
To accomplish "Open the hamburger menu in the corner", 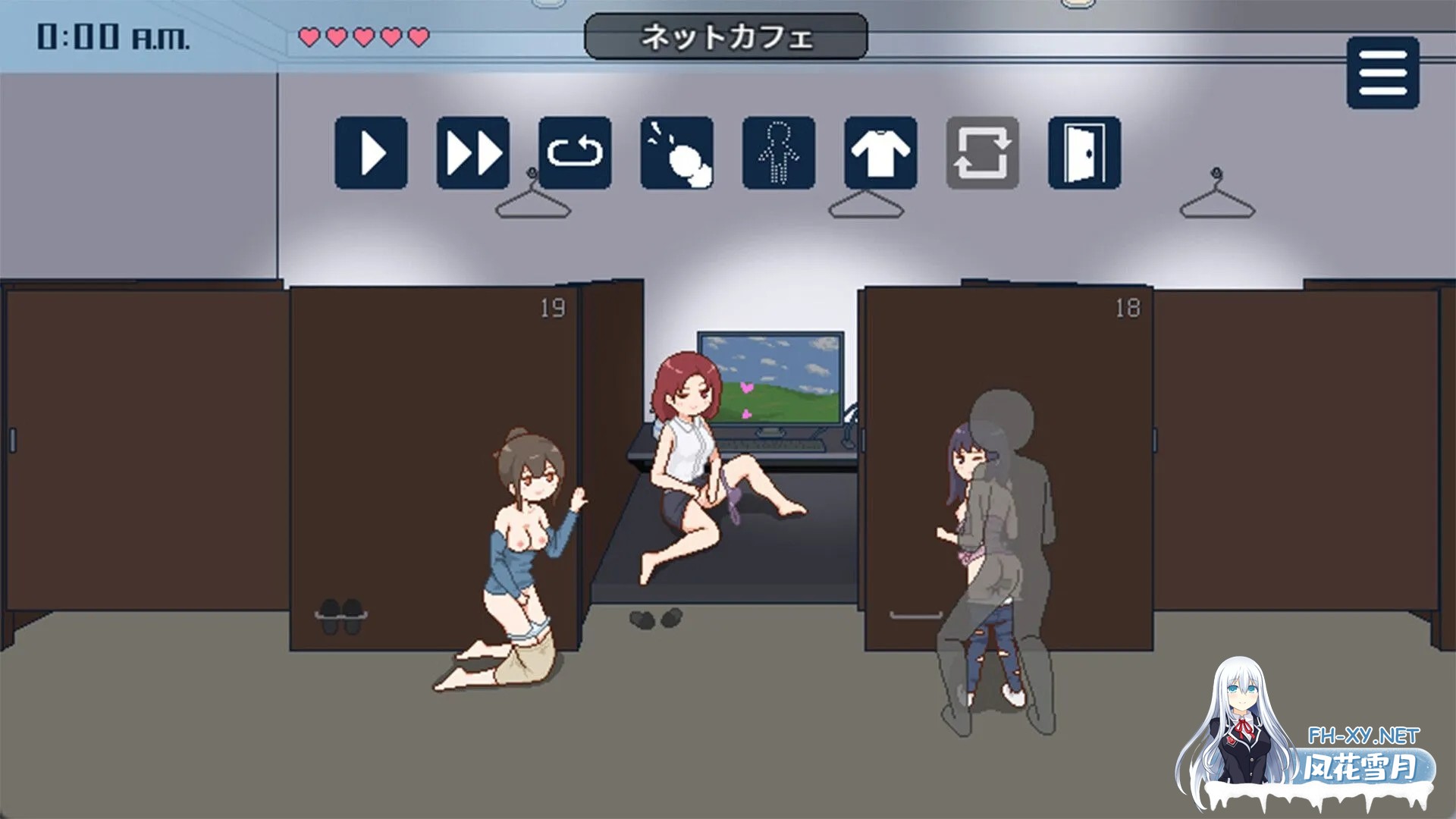I will click(1385, 73).
